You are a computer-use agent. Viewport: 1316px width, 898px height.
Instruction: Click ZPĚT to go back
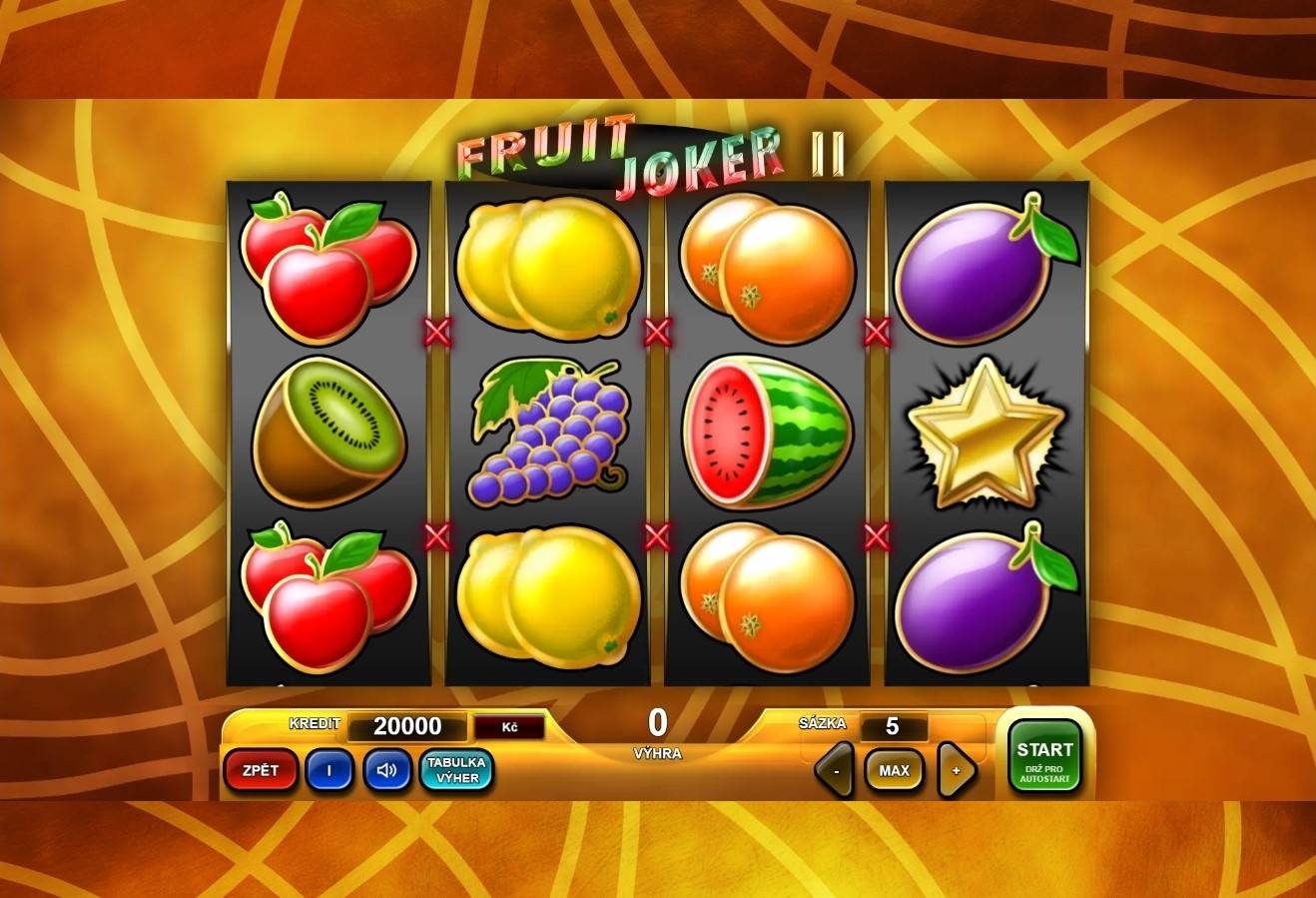[260, 769]
